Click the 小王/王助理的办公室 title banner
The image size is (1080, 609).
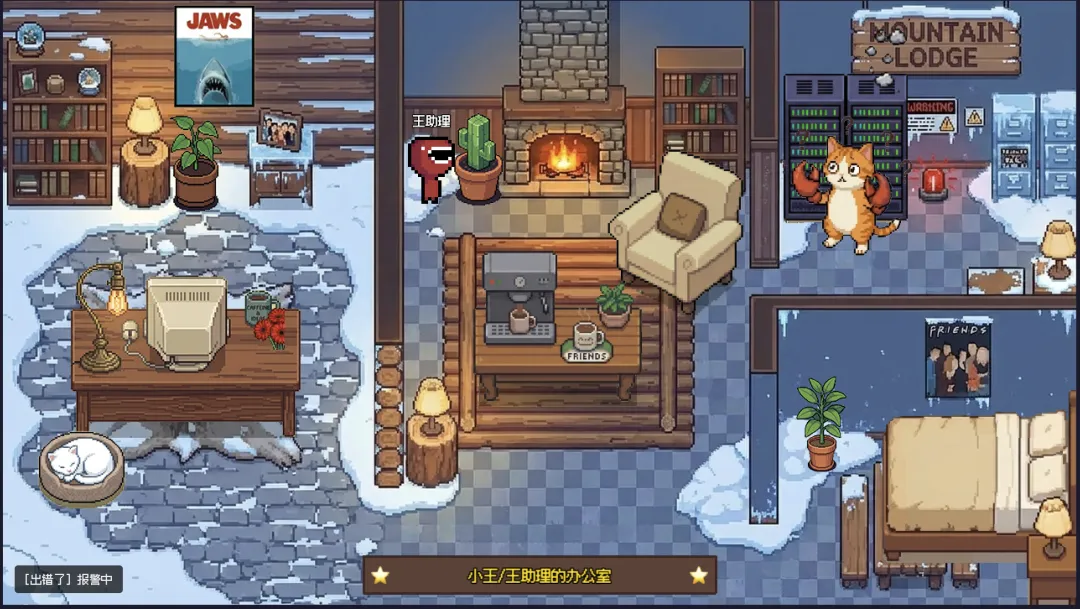click(x=539, y=575)
